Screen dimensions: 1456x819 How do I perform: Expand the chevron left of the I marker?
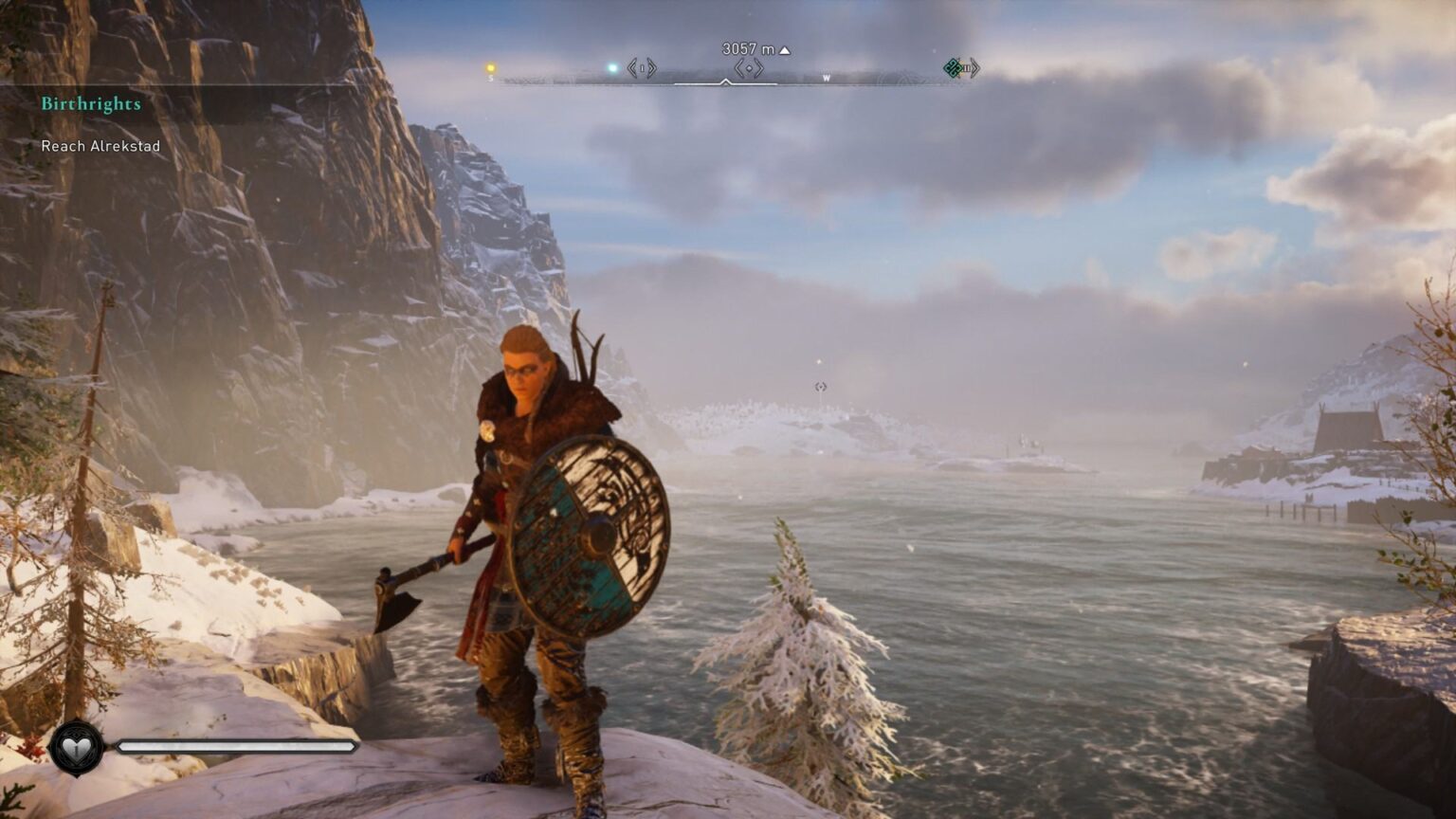pyautogui.click(x=630, y=68)
